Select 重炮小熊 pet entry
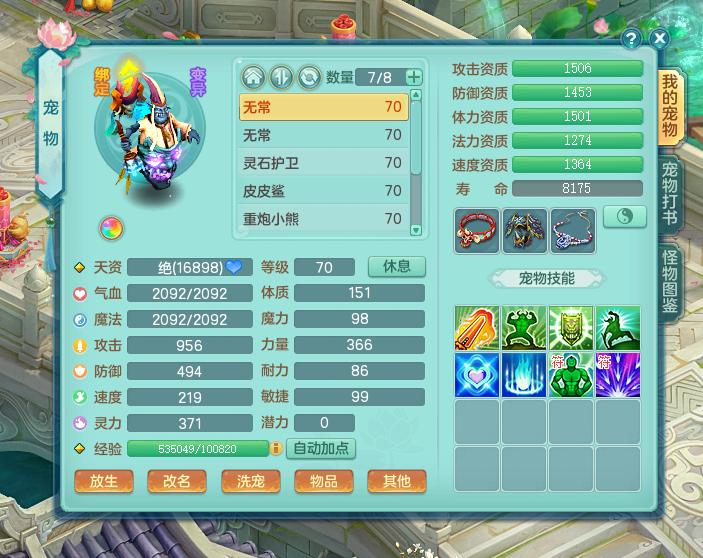703x558 pixels. pyautogui.click(x=323, y=218)
